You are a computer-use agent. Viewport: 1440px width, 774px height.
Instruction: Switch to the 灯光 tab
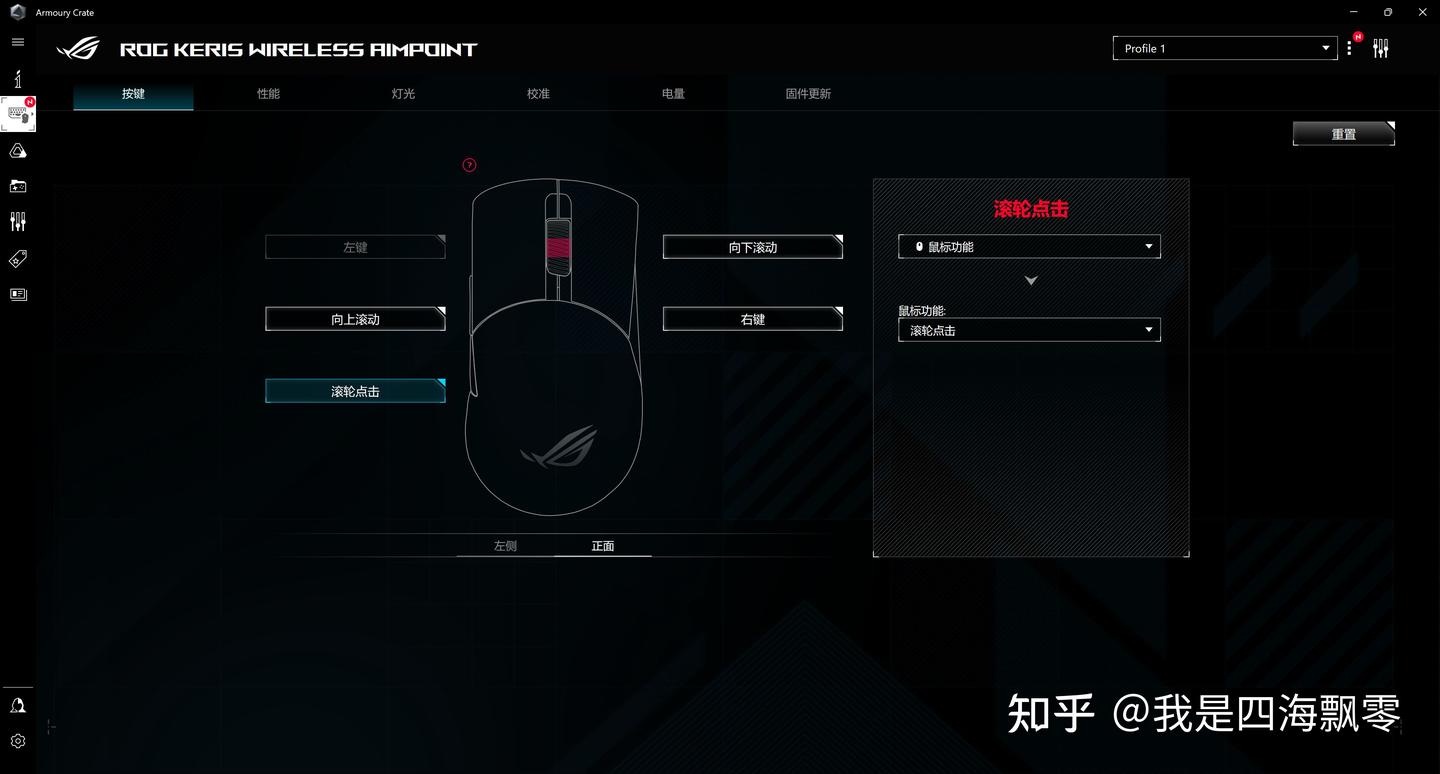[402, 93]
